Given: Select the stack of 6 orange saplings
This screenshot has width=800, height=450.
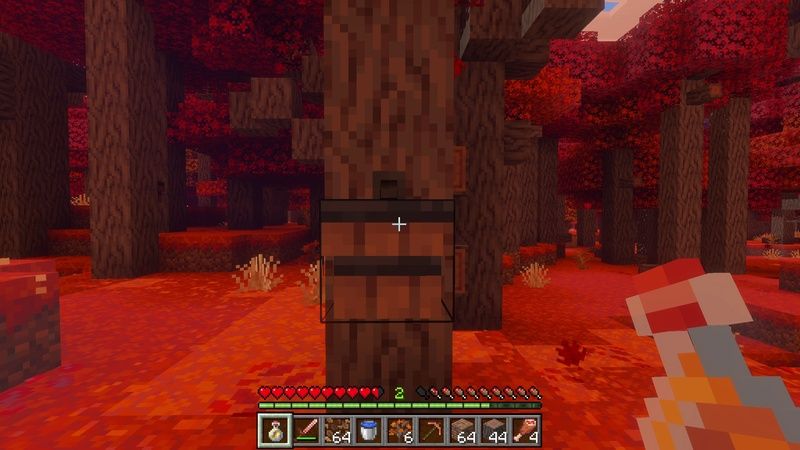Looking at the screenshot, I should coord(401,431).
